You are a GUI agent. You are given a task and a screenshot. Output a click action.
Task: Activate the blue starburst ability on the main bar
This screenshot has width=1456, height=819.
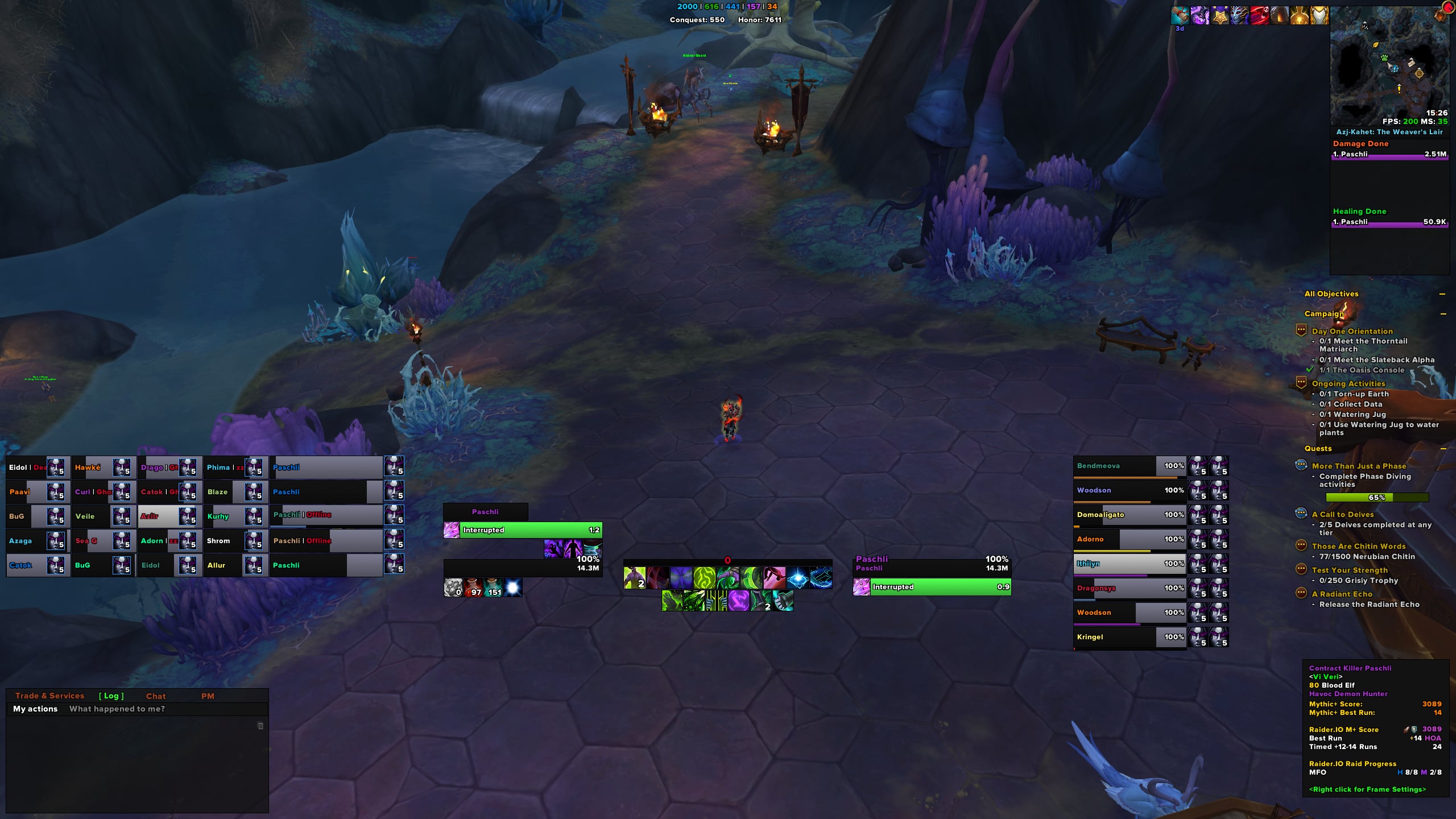797,578
